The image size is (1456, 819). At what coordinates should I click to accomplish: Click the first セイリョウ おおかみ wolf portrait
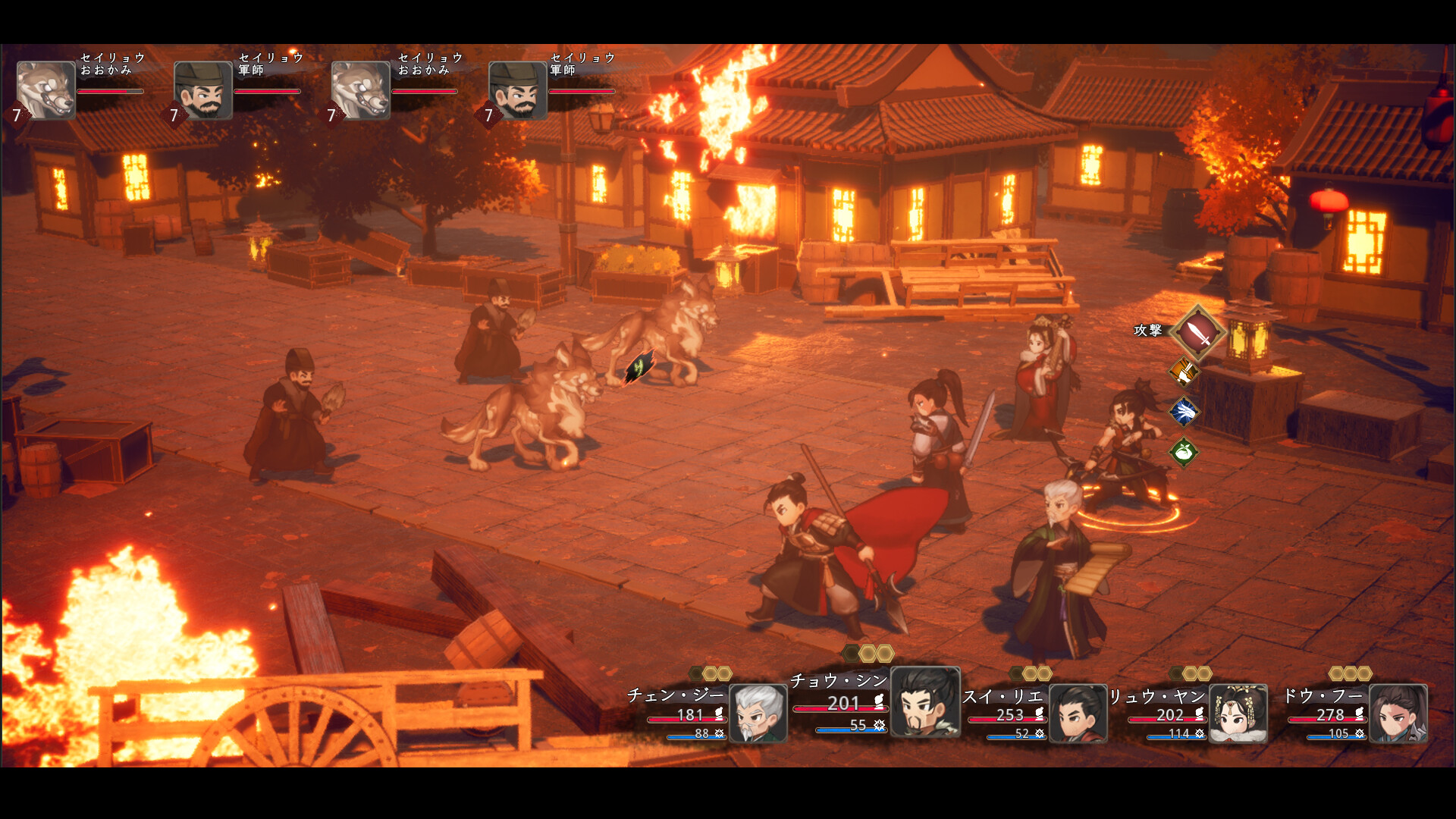pos(44,91)
